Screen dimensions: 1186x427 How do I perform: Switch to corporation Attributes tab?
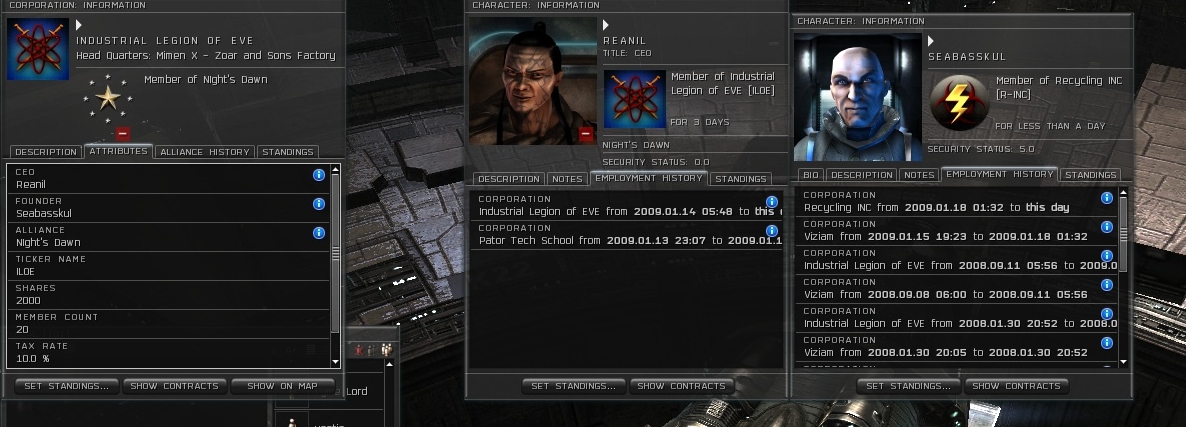[118, 151]
